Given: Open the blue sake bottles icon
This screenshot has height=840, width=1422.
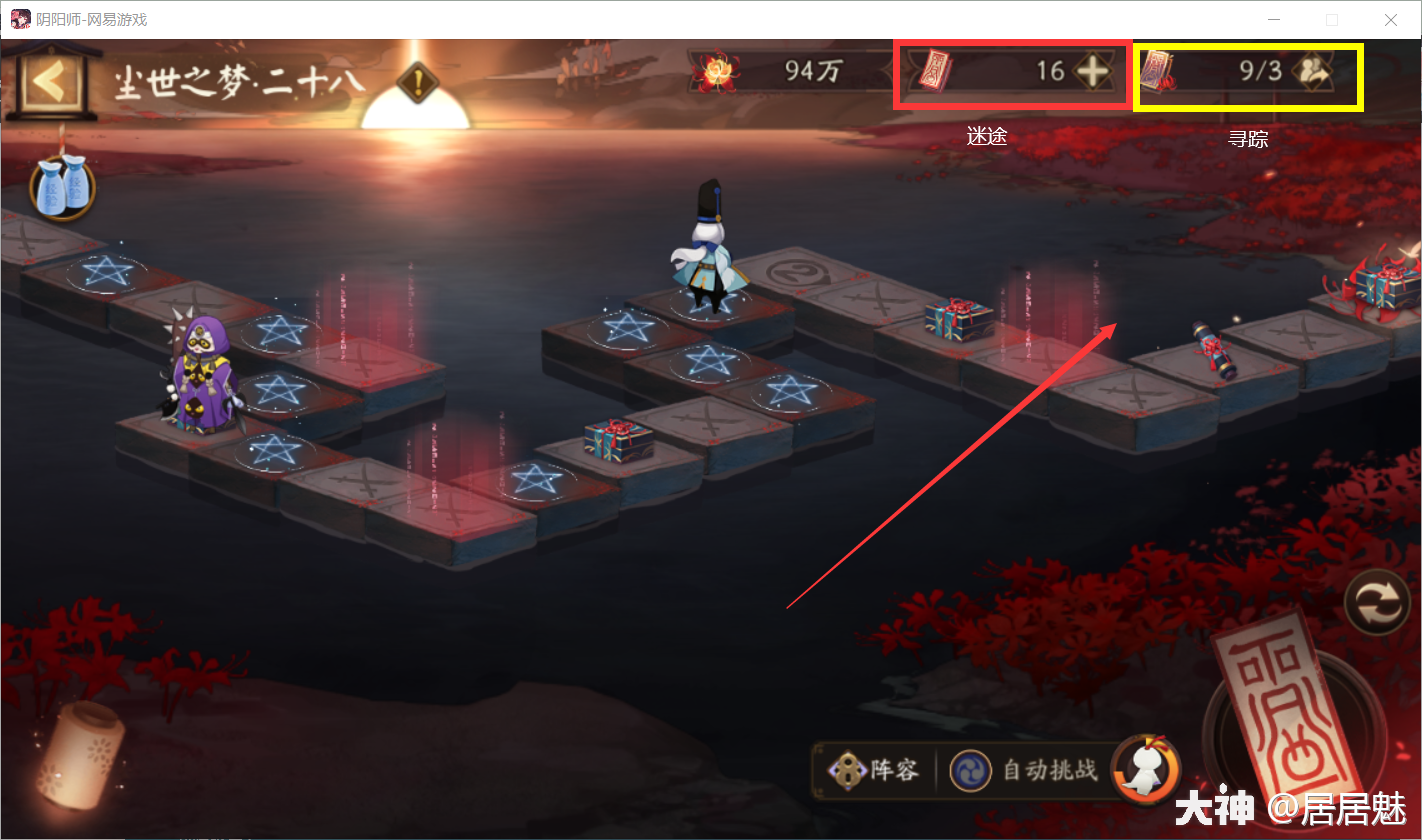Looking at the screenshot, I should click(x=62, y=189).
